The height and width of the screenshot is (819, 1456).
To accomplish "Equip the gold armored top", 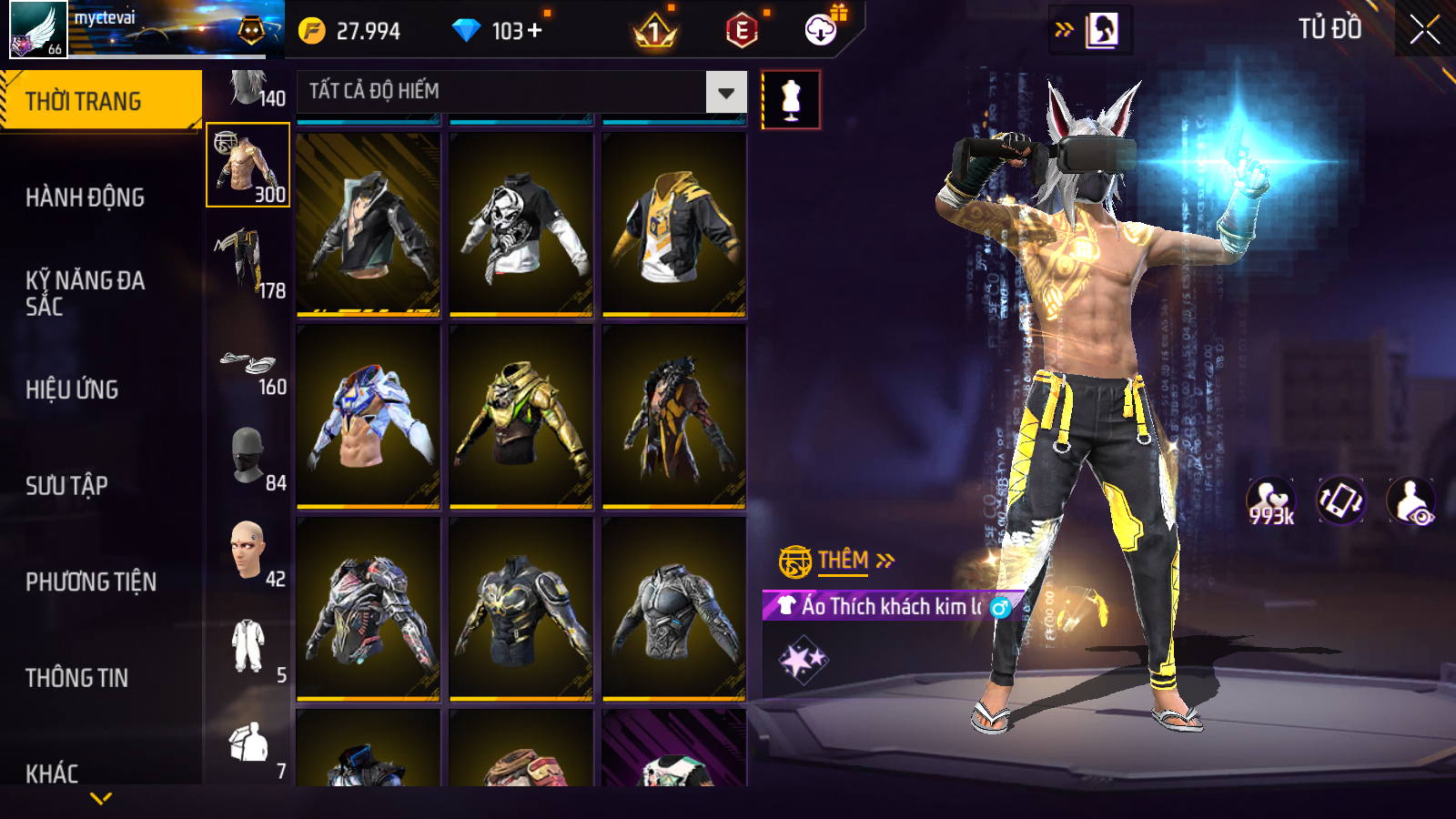I will coord(521,417).
